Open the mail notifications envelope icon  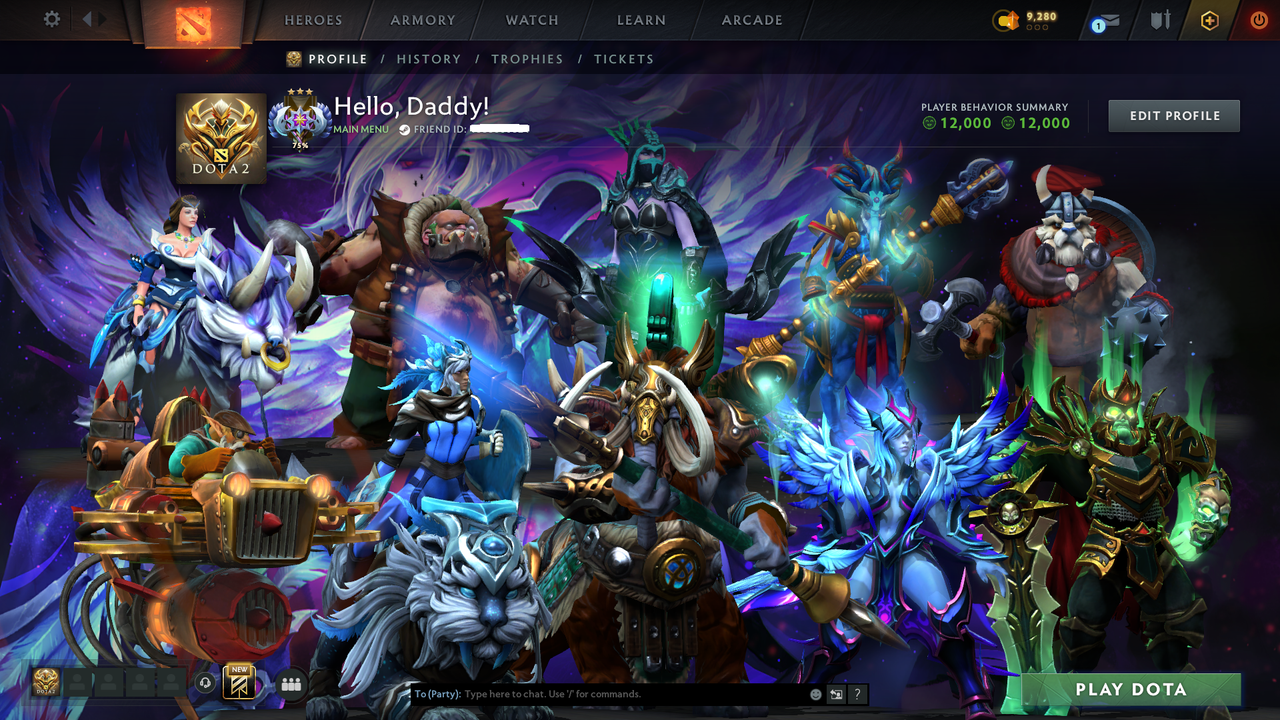[1110, 18]
